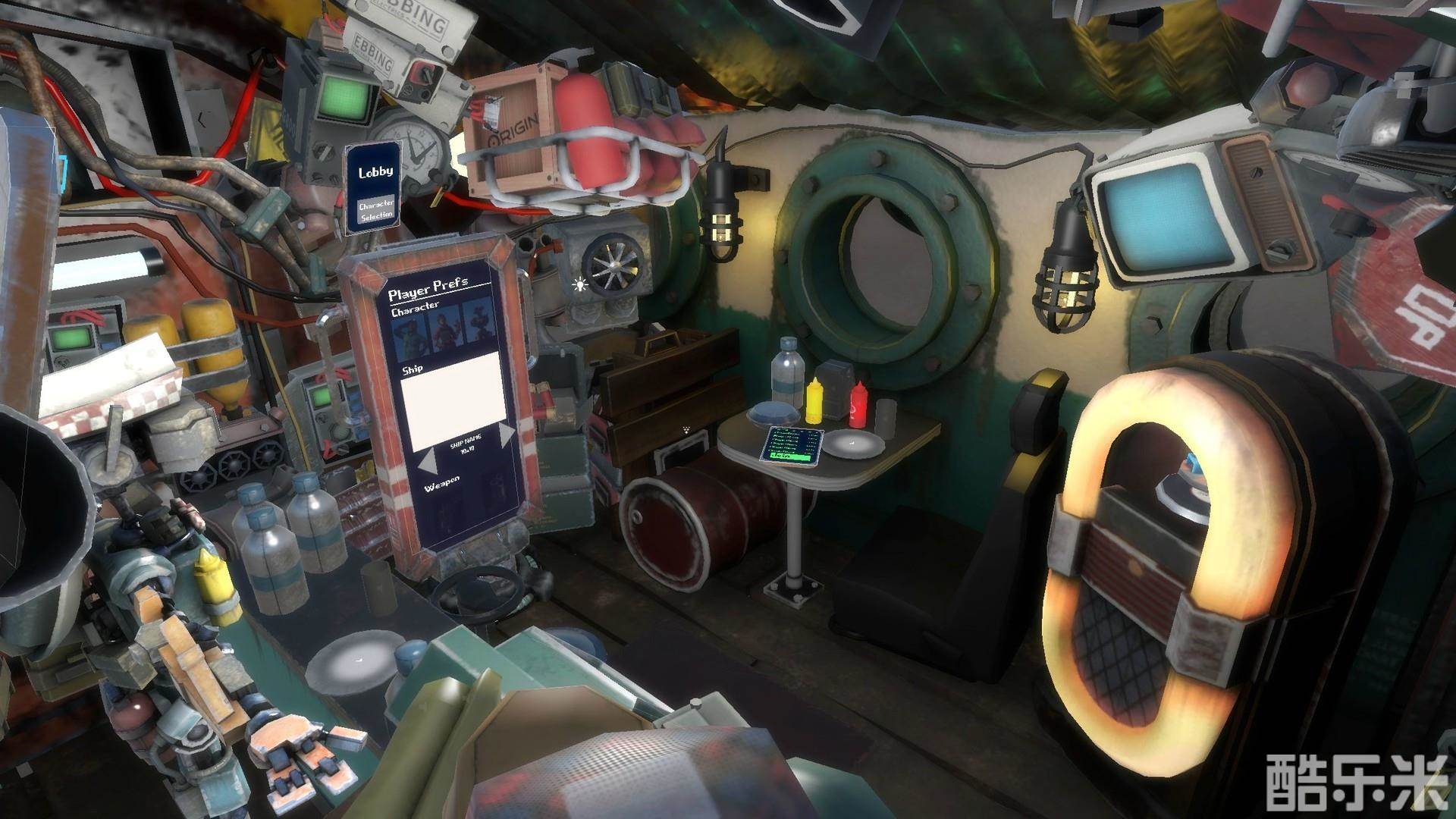Click the left arrow to change ship
Screen dimensions: 1456x819
(428, 460)
